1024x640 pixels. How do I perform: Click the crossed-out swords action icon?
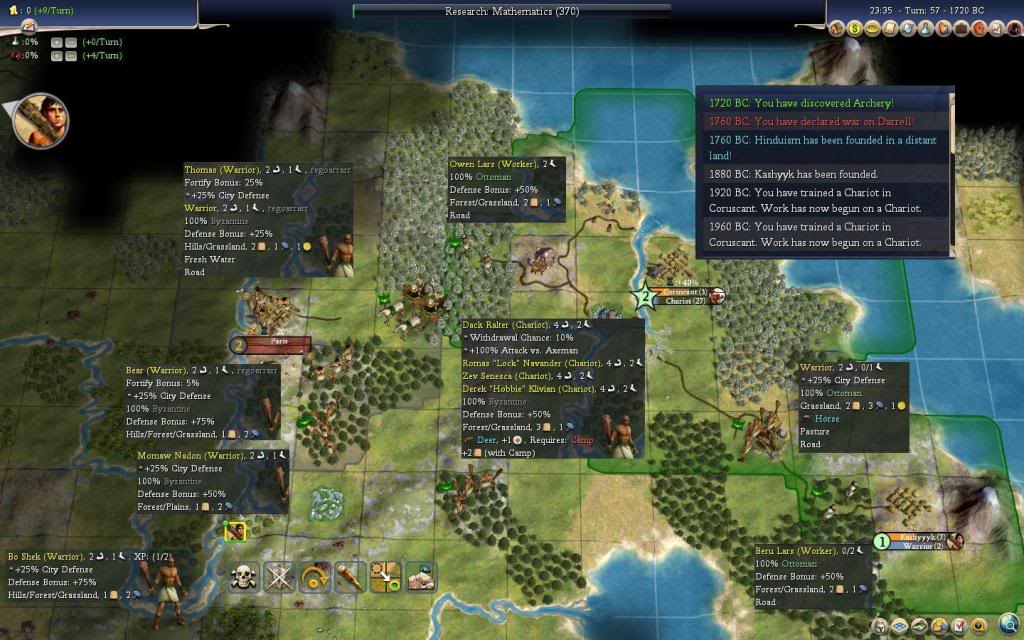tap(280, 576)
